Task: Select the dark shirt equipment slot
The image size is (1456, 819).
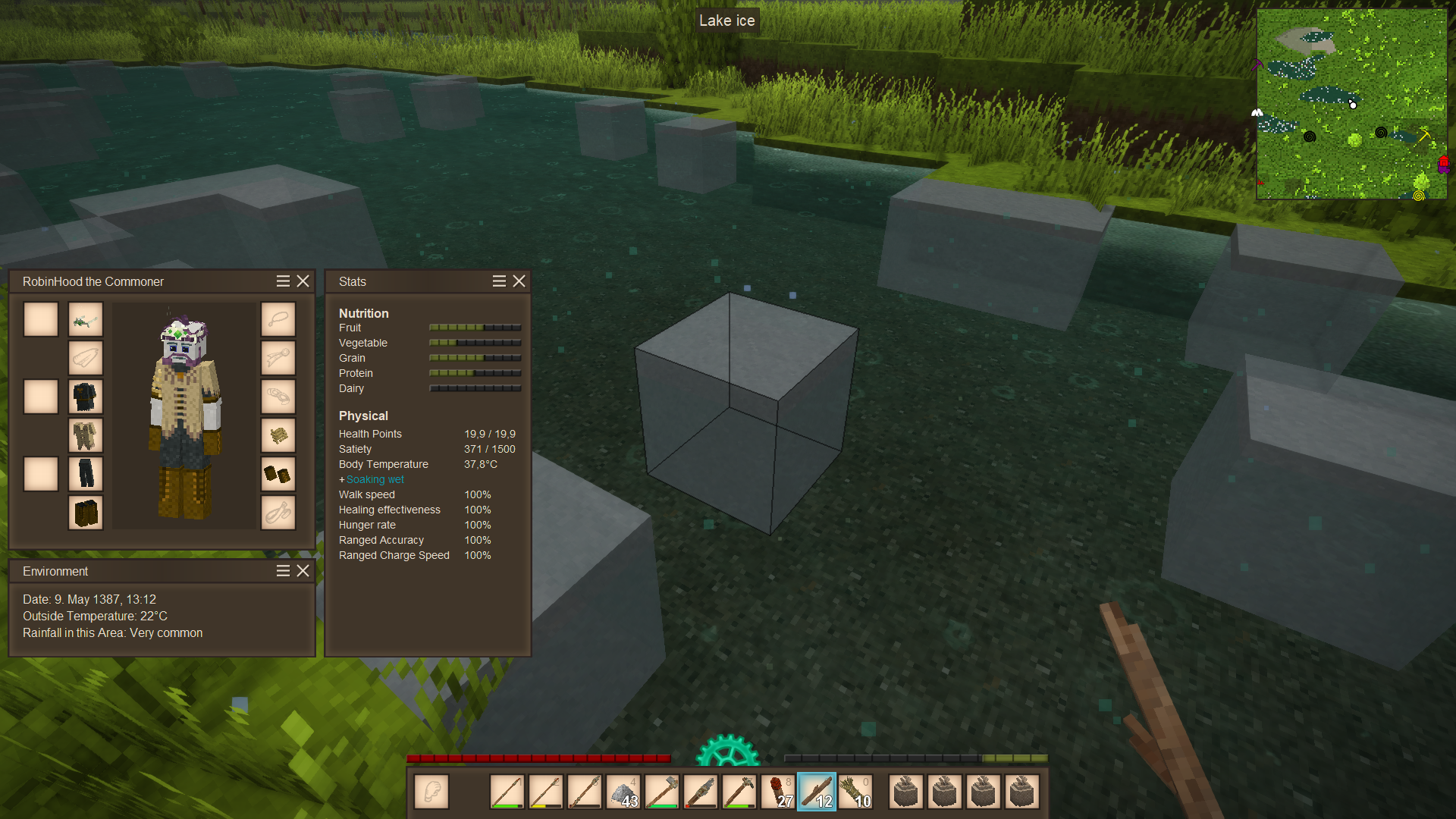Action: coord(86,397)
